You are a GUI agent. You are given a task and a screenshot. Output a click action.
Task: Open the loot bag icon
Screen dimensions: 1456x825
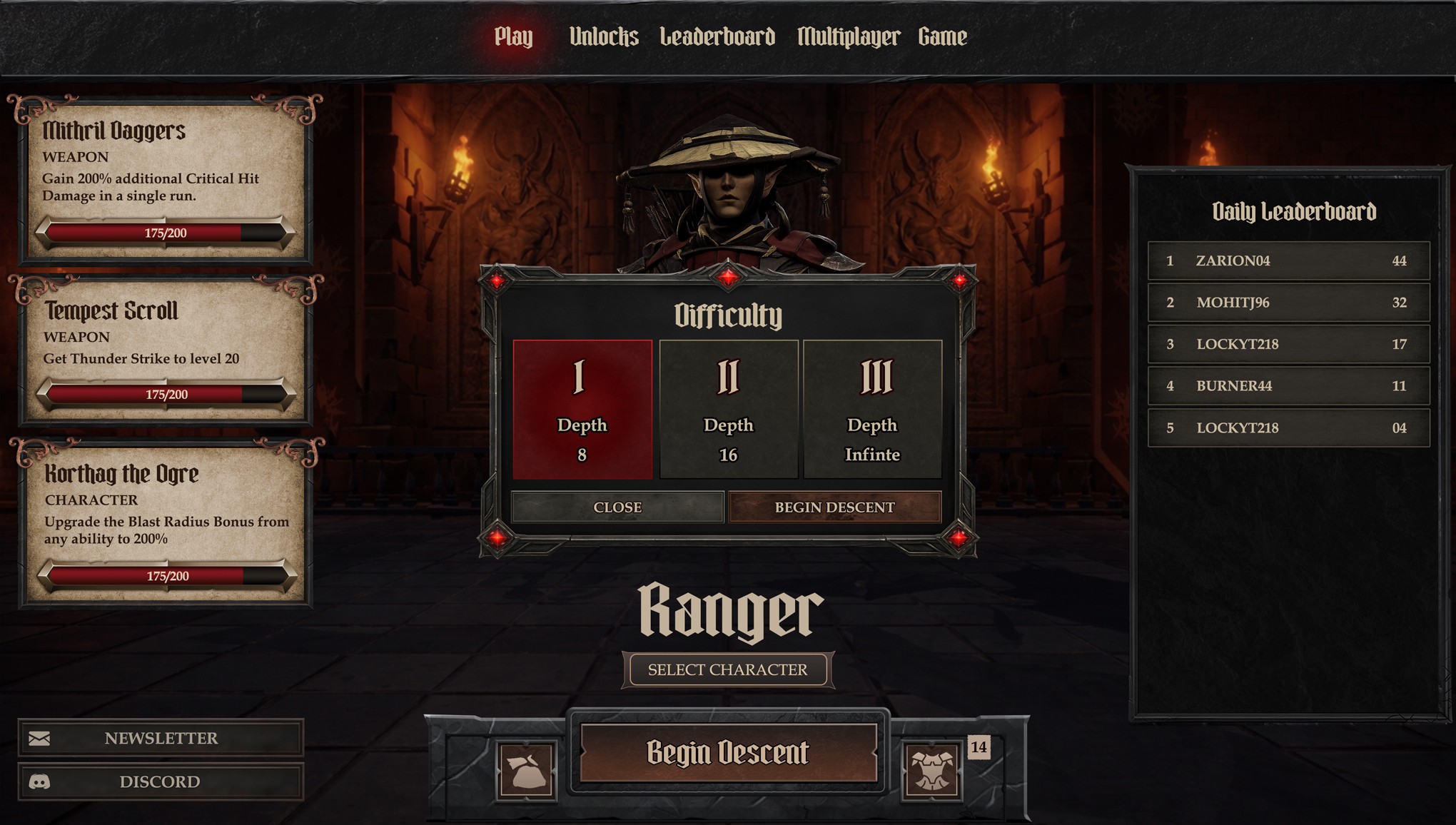(527, 771)
